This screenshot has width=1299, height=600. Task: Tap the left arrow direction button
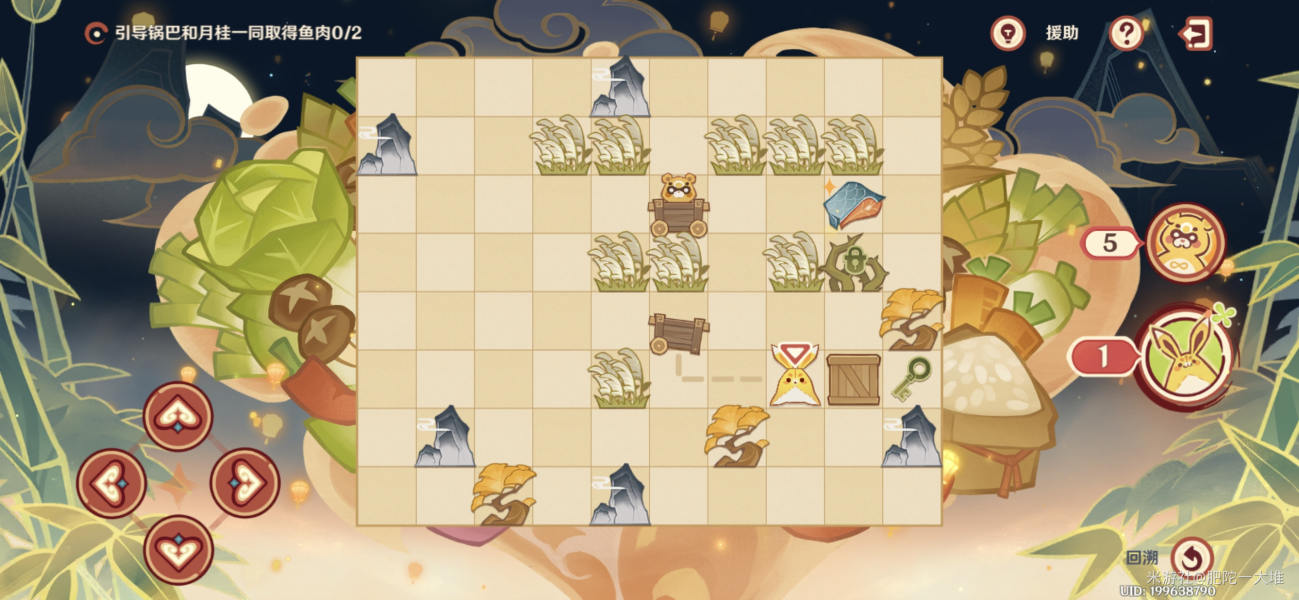[111, 483]
